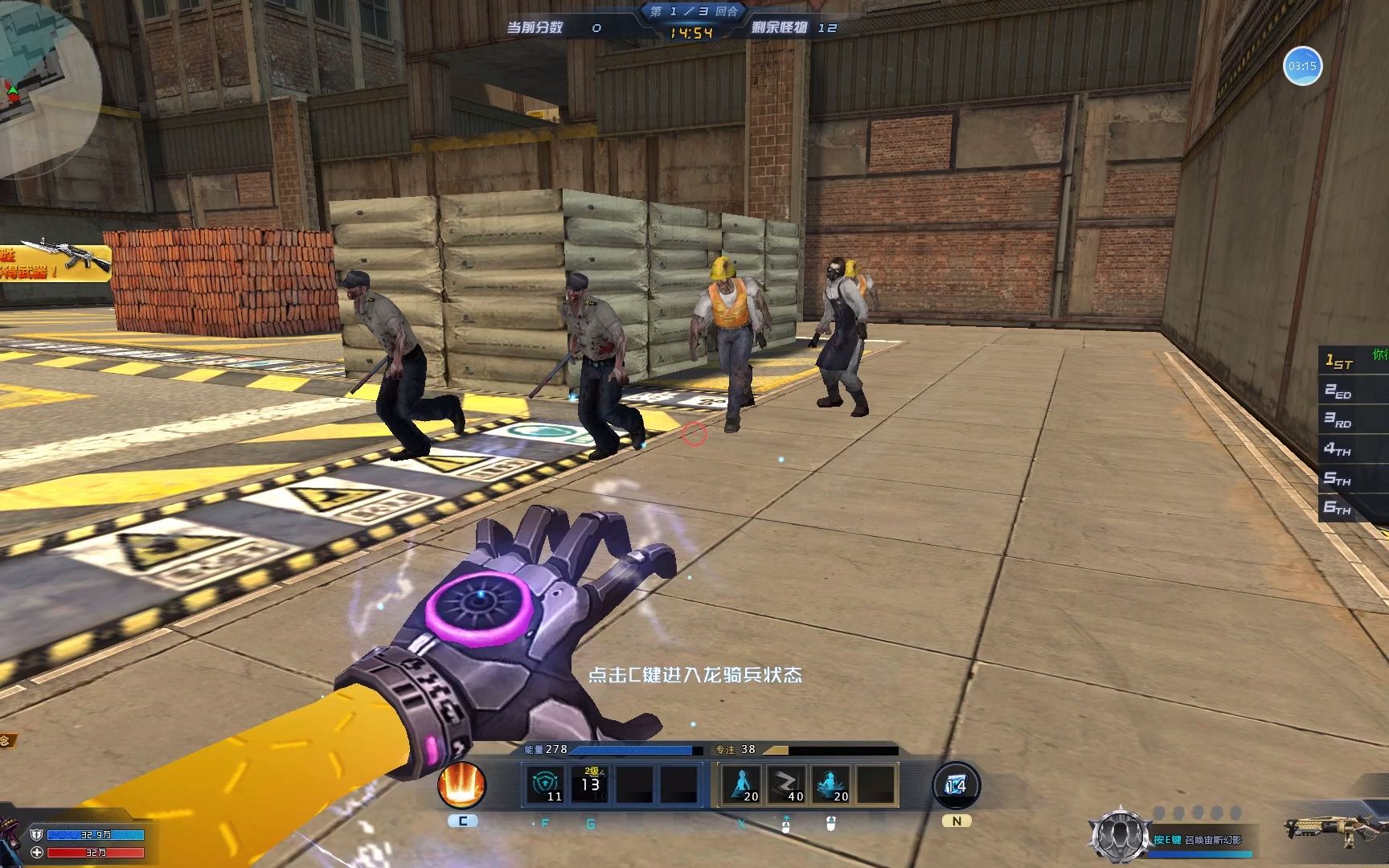
Task: Select the level 2 skill slot showing 13
Action: pyautogui.click(x=590, y=784)
